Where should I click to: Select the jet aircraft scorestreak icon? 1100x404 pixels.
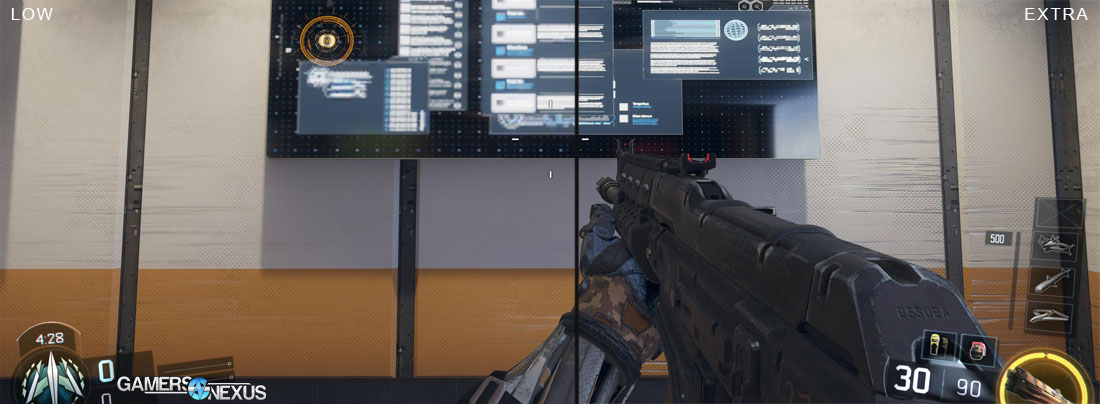tap(1057, 243)
